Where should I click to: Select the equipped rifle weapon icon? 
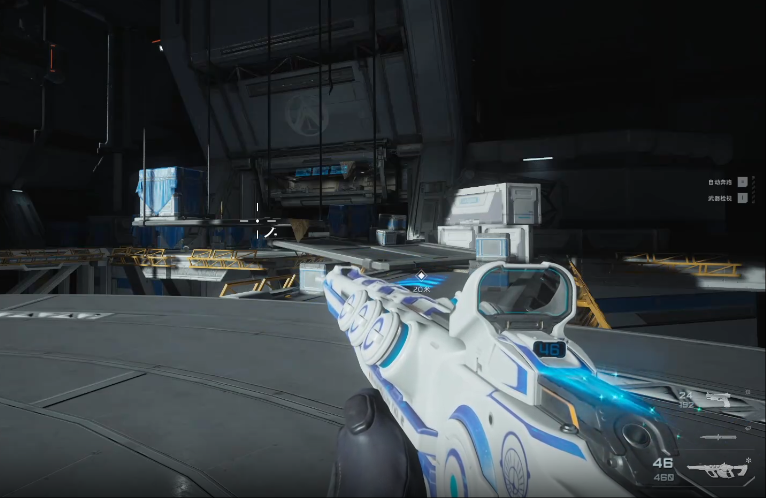718,470
